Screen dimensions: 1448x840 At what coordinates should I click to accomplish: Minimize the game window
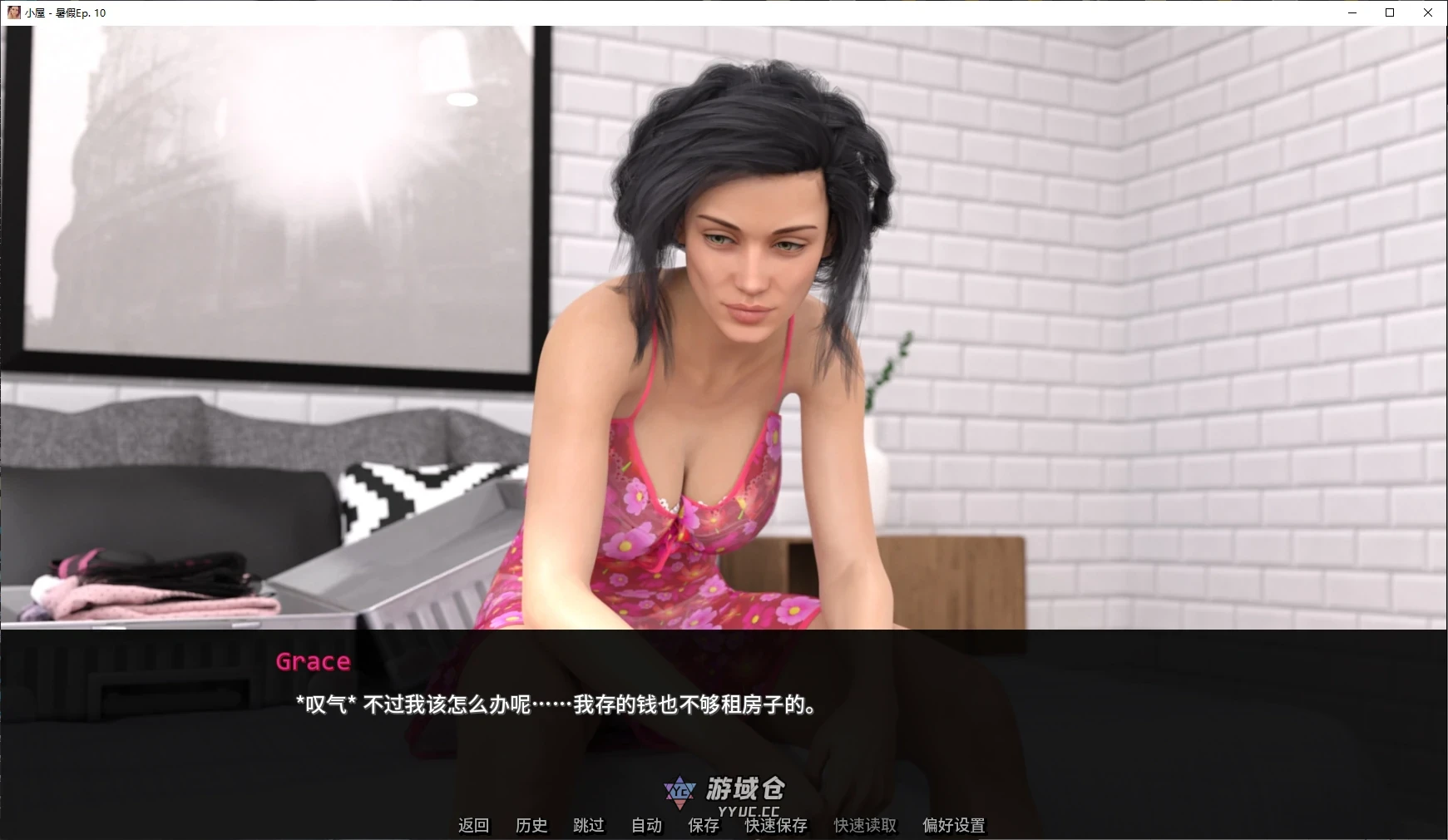[1352, 12]
